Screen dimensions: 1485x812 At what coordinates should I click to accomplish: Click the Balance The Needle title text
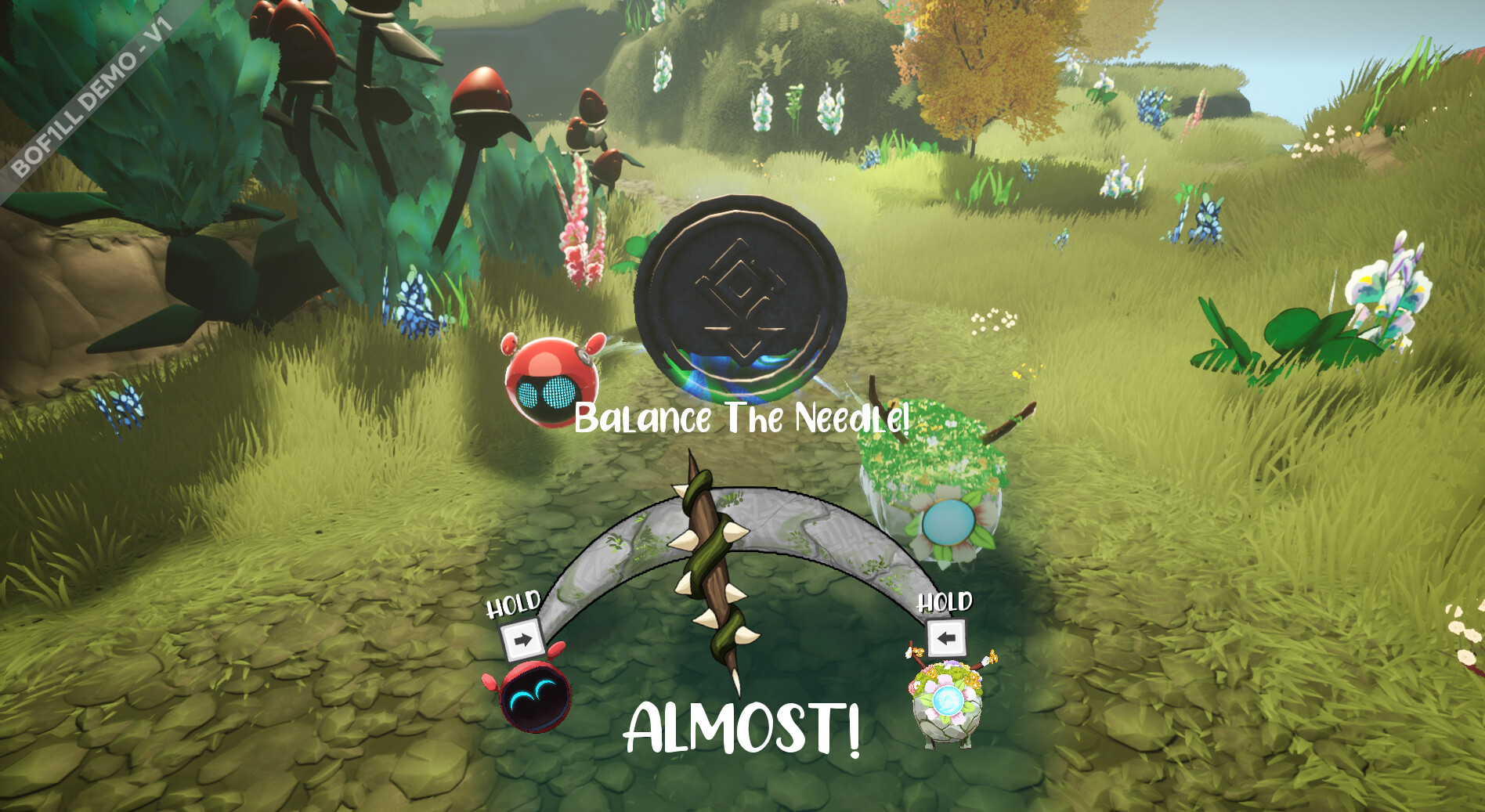[x=742, y=420]
